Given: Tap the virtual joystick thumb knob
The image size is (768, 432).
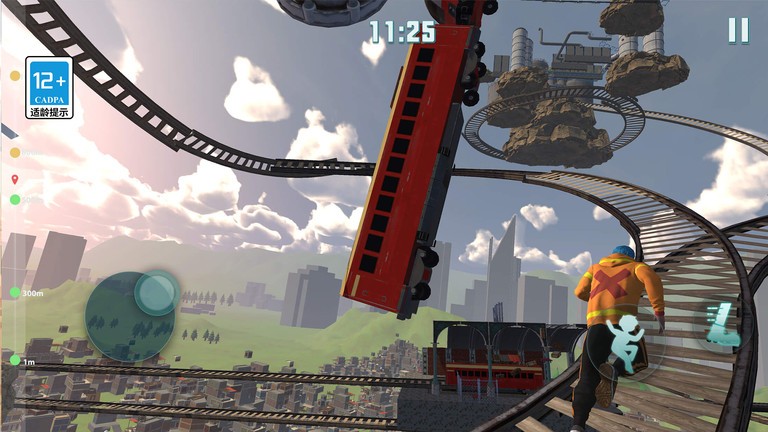Looking at the screenshot, I should (x=156, y=292).
